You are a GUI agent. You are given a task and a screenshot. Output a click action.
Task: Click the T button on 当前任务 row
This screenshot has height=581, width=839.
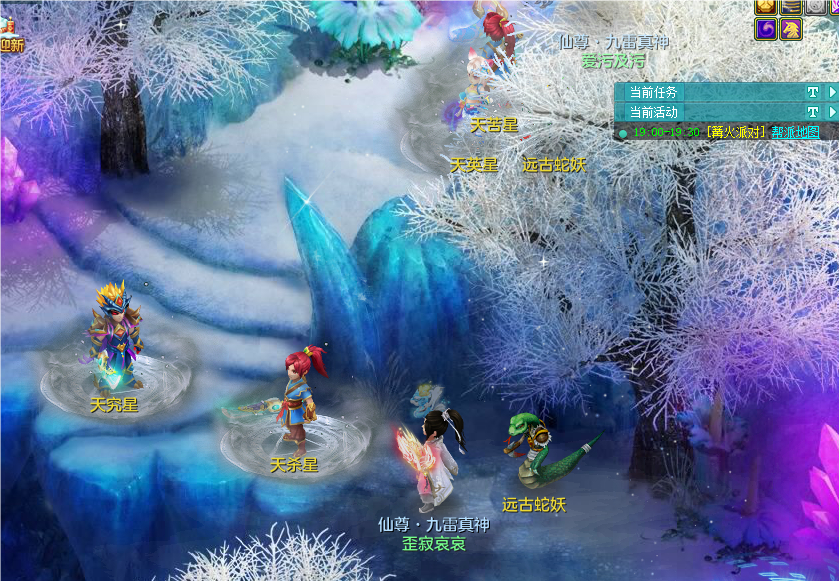[x=812, y=92]
